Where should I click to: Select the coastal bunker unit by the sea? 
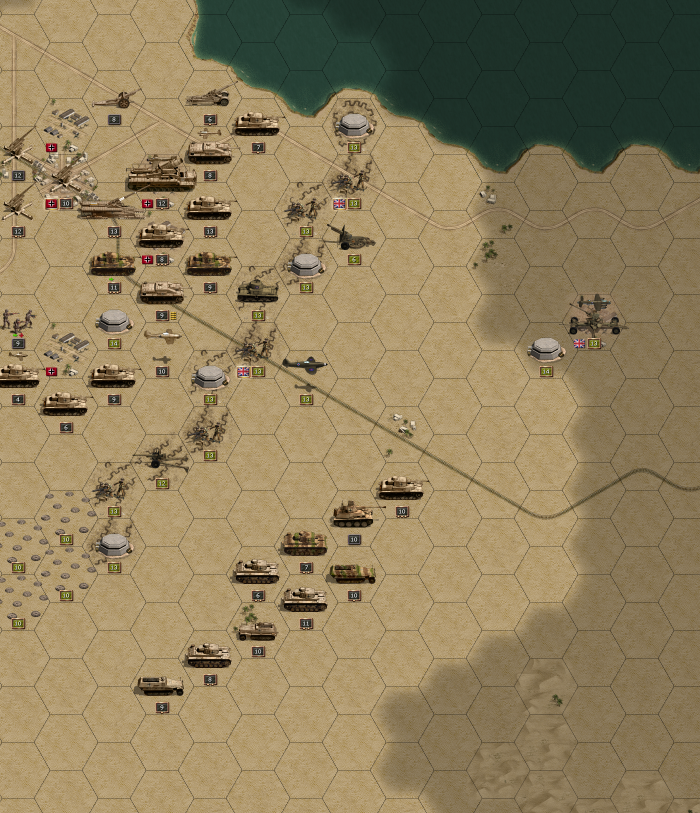tap(353, 124)
